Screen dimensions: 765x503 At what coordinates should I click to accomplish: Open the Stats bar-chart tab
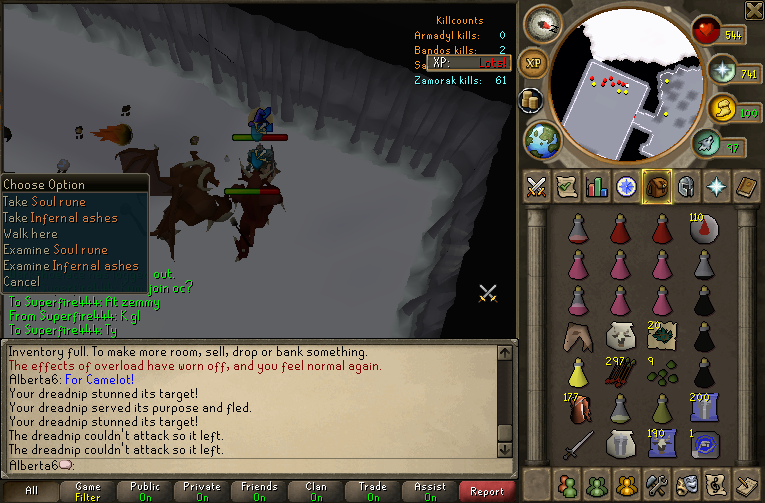pos(597,187)
